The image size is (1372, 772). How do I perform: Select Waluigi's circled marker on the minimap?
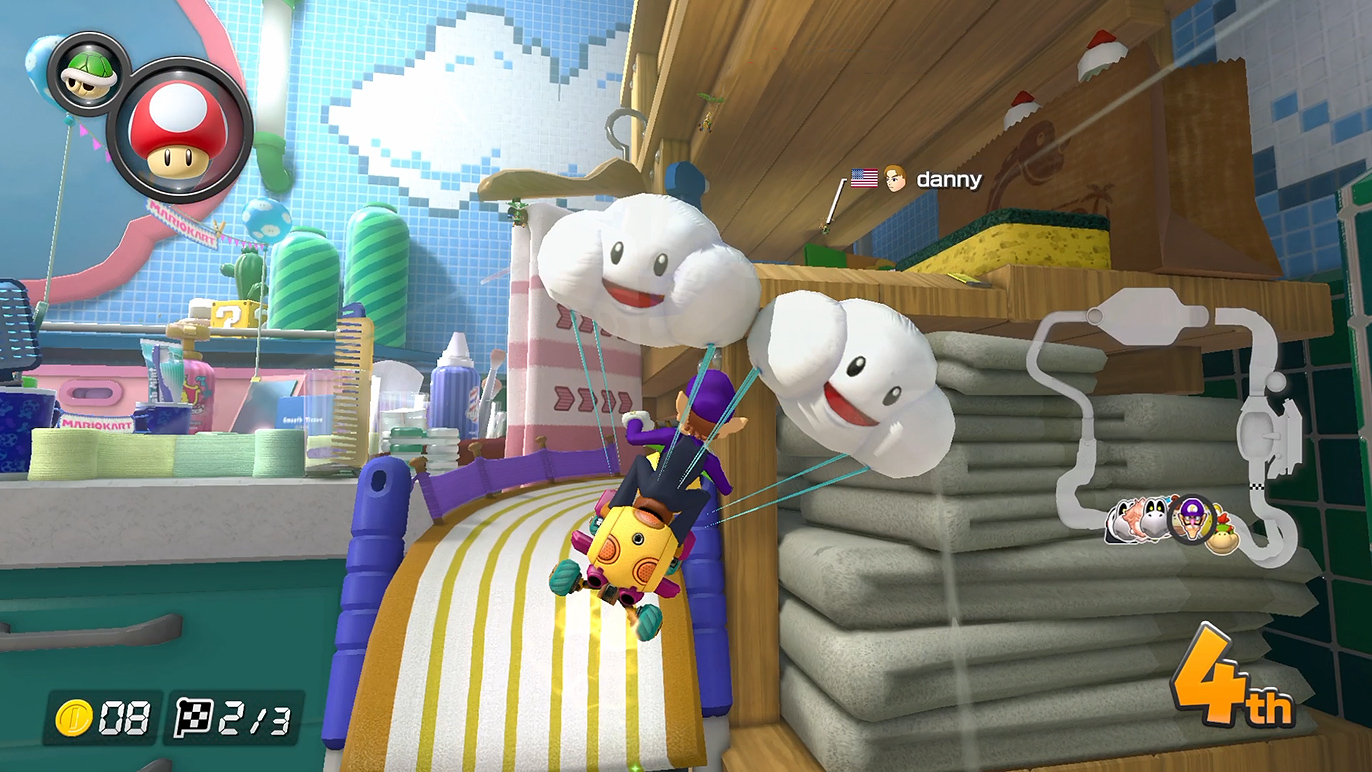(1190, 519)
